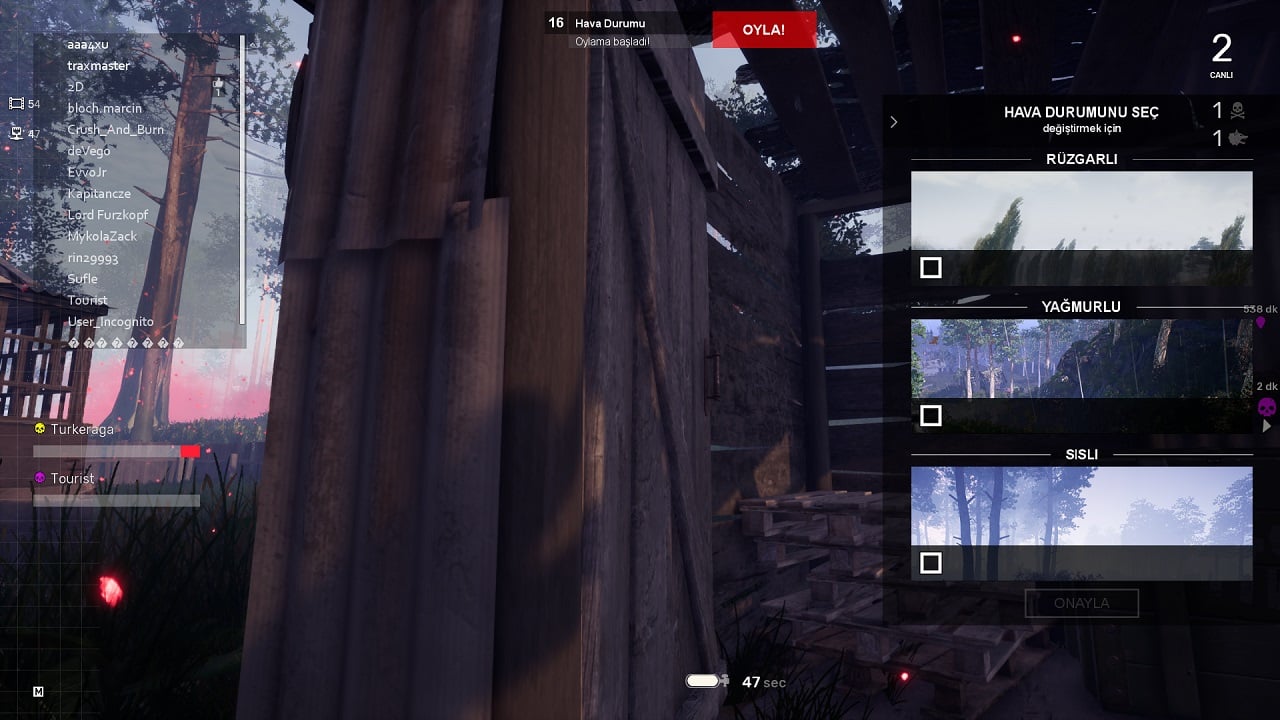Select player bloch.marcin in the list
The width and height of the screenshot is (1280, 720).
click(x=105, y=108)
